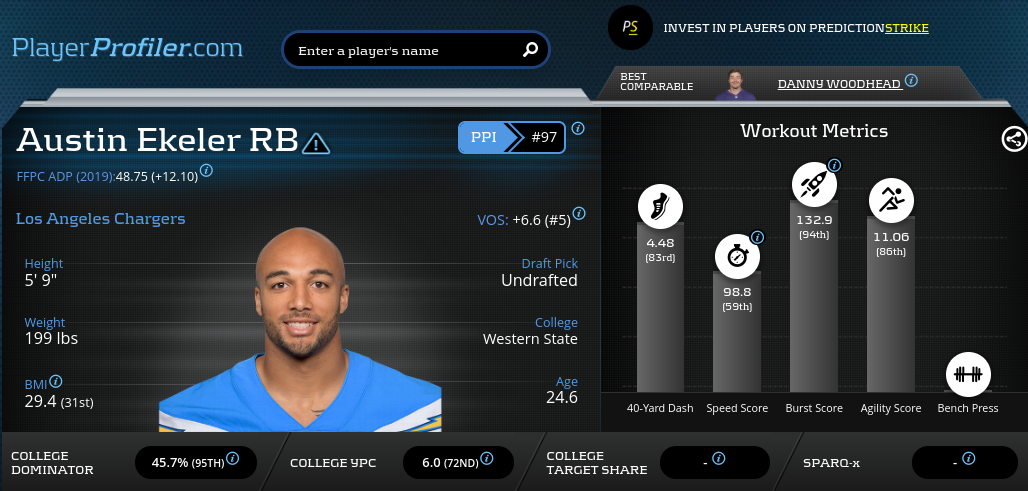Click the Burst Score rocket icon
1028x491 pixels.
pyautogui.click(x=814, y=184)
